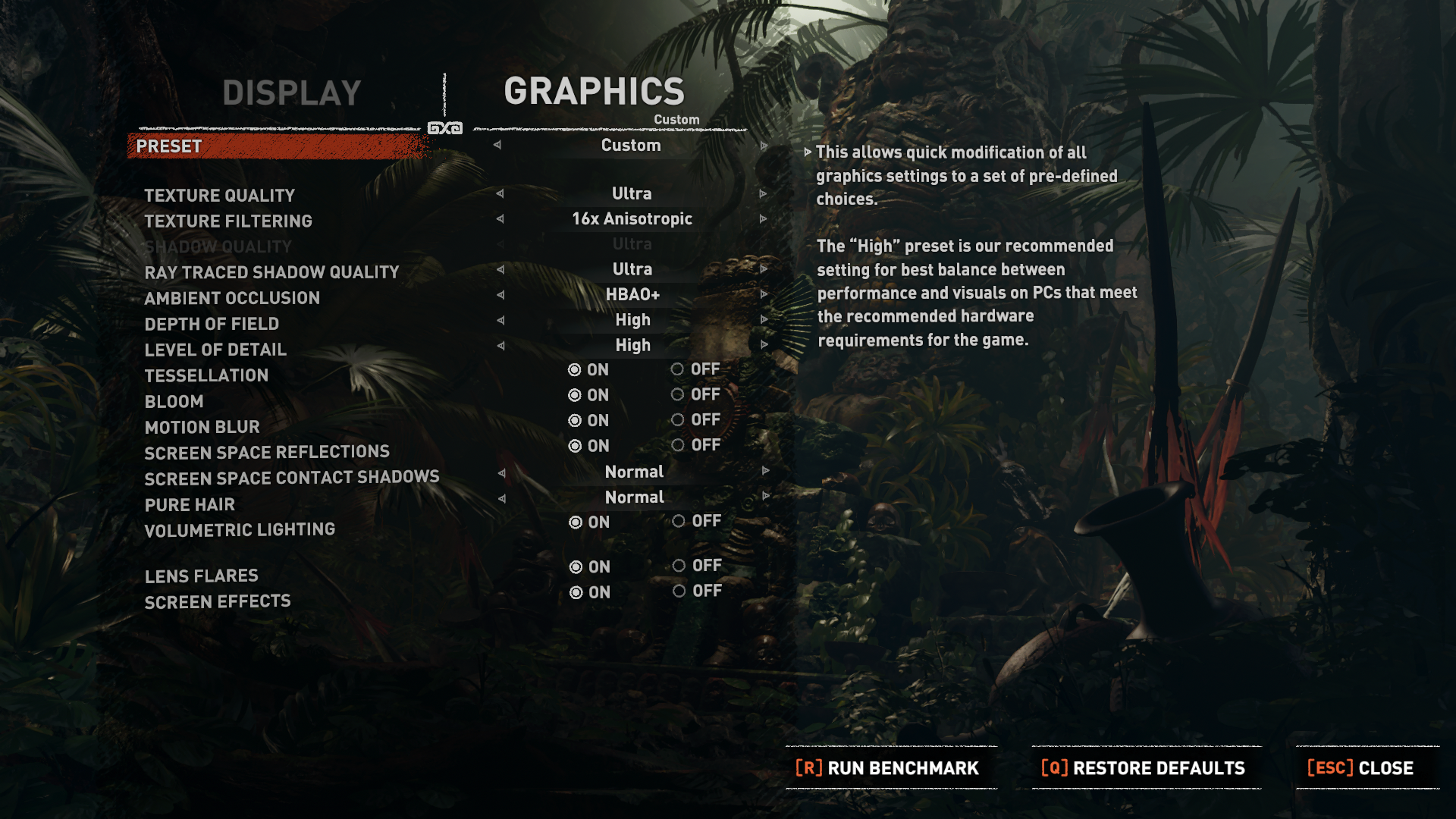This screenshot has width=1456, height=819.
Task: Click left arrow for Pure Hair
Action: (x=501, y=498)
